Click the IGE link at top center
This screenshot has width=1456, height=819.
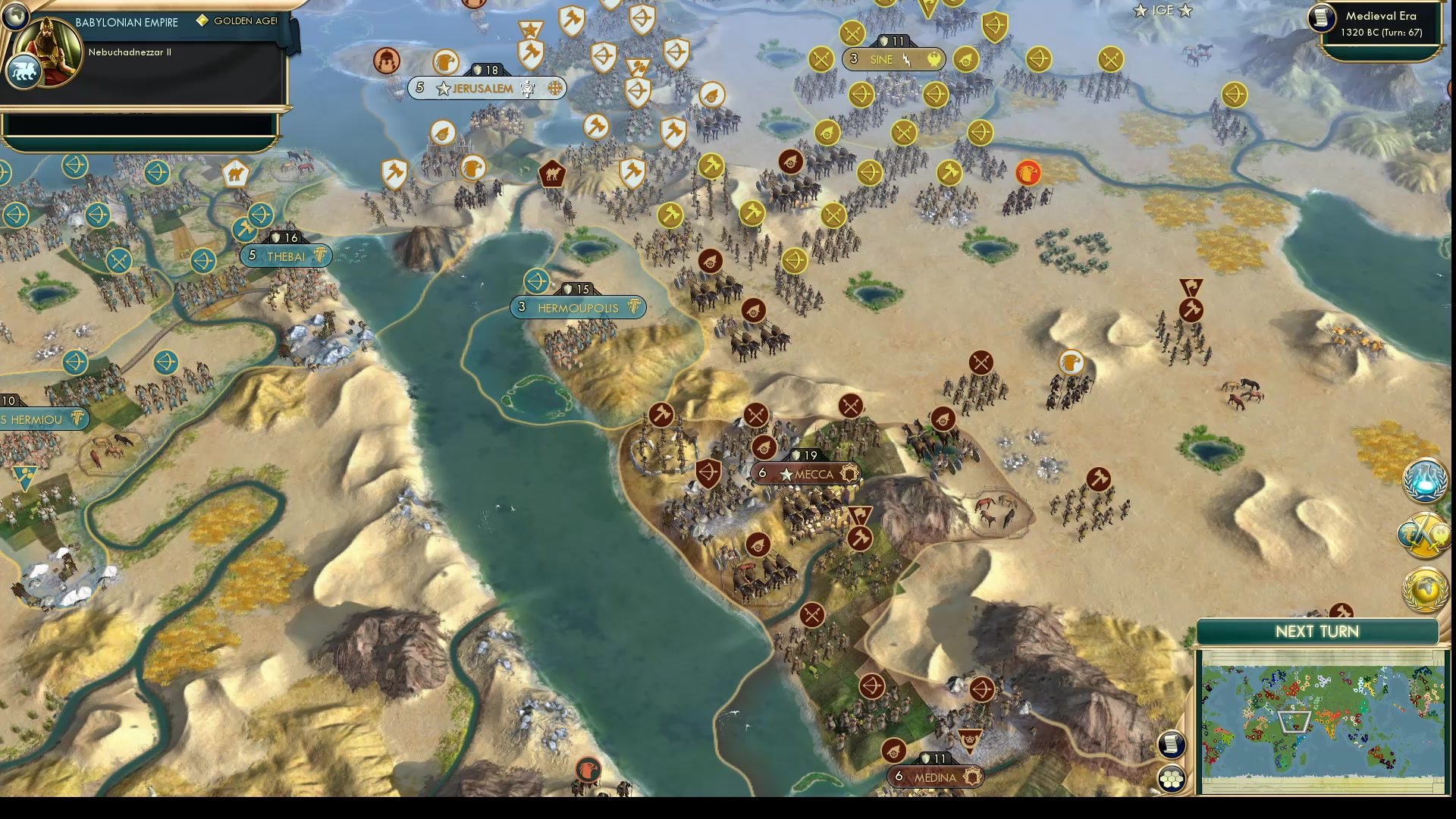tap(1162, 11)
